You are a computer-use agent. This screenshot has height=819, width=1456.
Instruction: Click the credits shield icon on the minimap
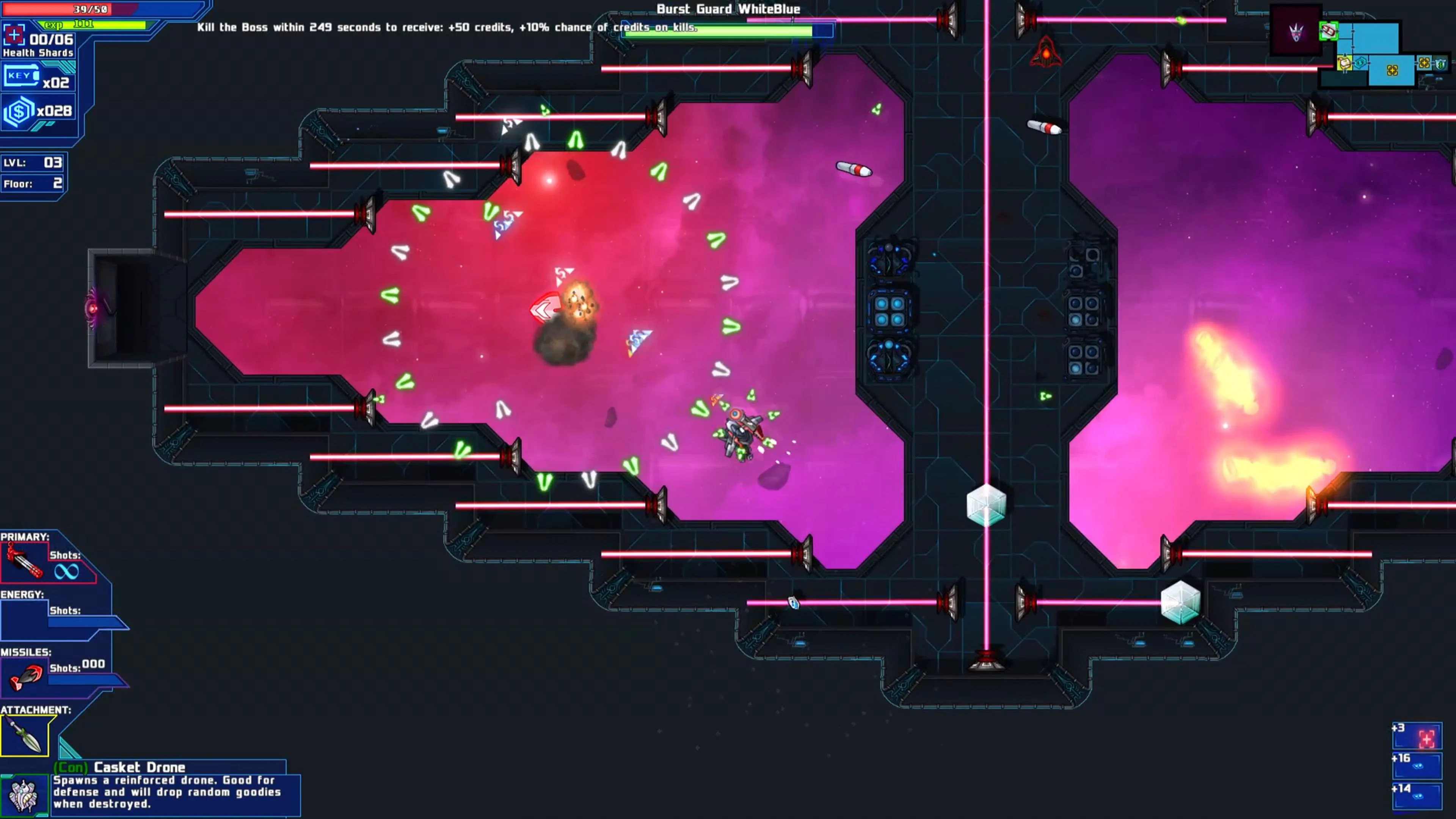tap(1440, 63)
